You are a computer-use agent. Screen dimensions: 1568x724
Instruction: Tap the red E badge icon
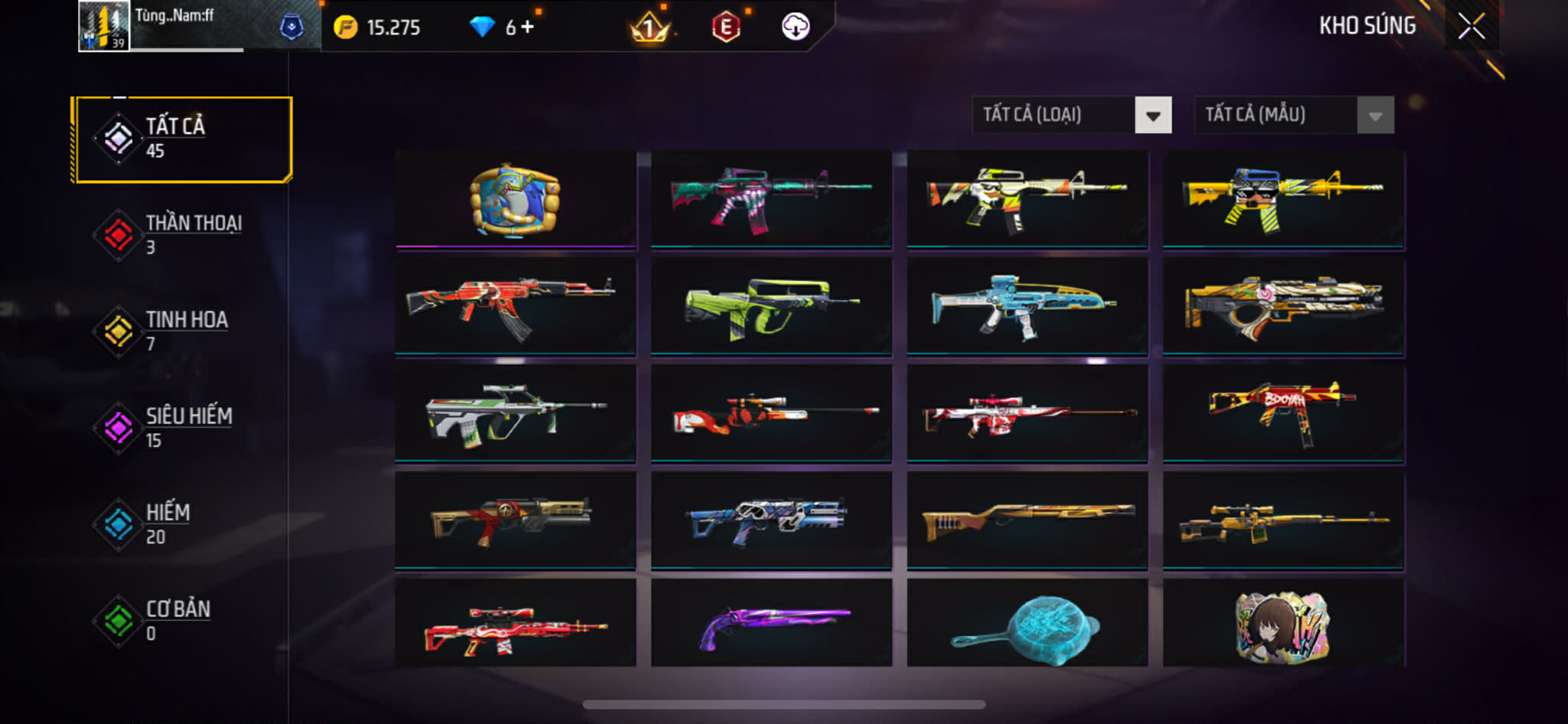pyautogui.click(x=726, y=28)
